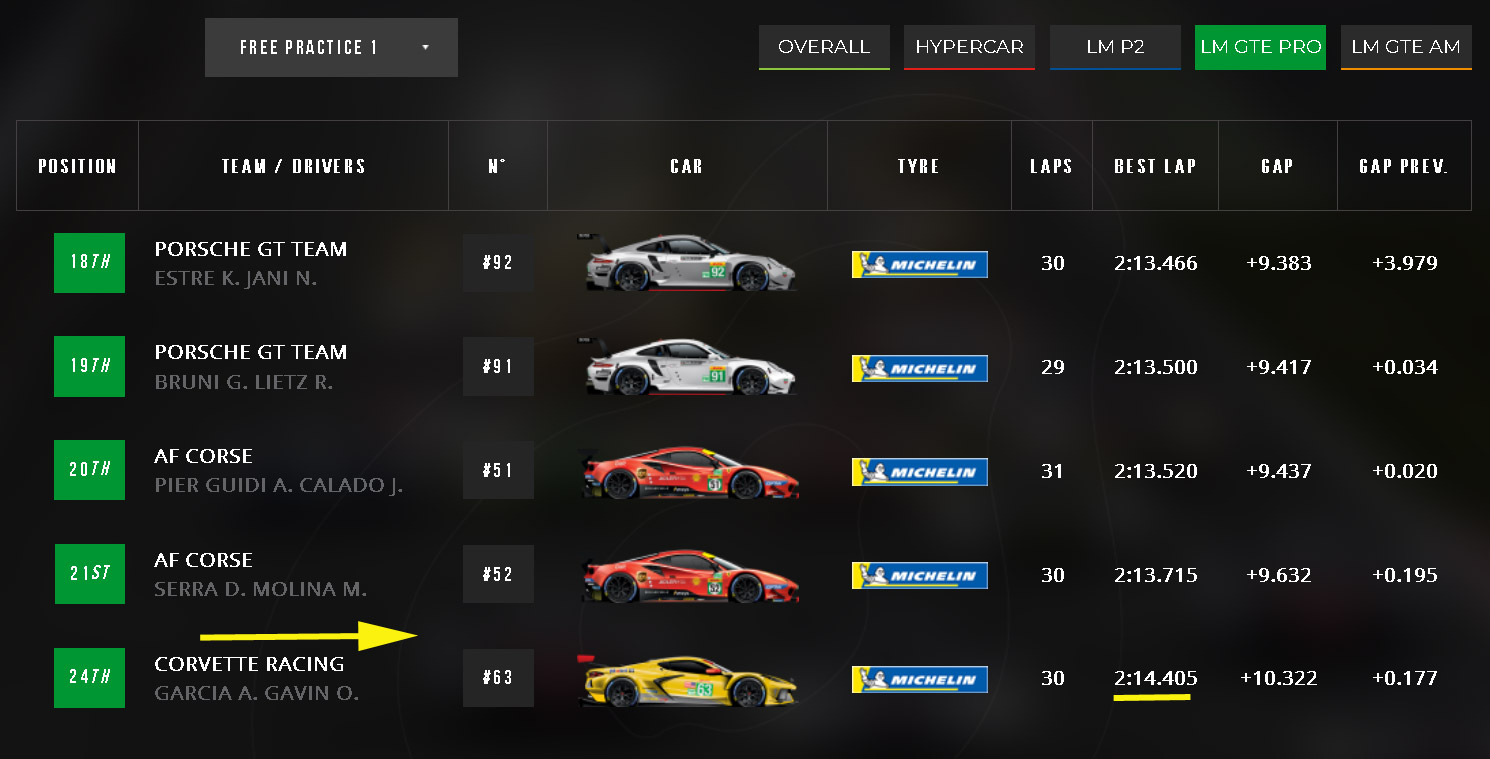This screenshot has height=759, width=1490.
Task: Show the Hypercar class results
Action: [x=969, y=47]
